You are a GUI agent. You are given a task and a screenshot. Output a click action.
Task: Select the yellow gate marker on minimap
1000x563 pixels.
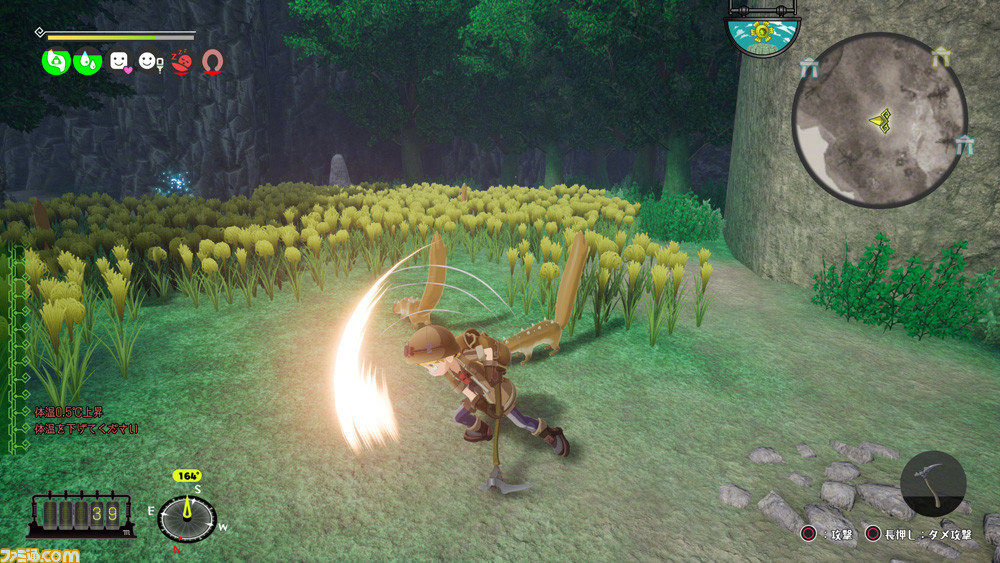tap(940, 58)
